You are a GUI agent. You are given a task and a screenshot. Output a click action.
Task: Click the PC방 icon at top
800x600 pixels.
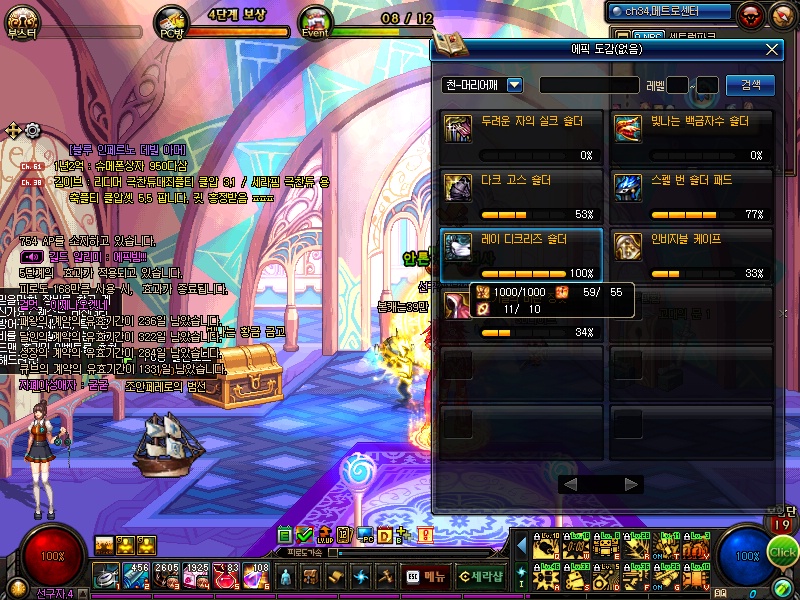pos(171,21)
